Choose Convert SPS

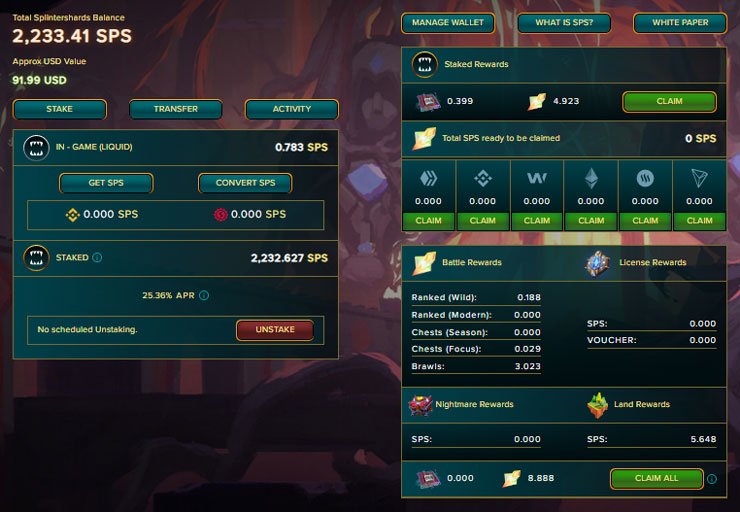pos(245,183)
